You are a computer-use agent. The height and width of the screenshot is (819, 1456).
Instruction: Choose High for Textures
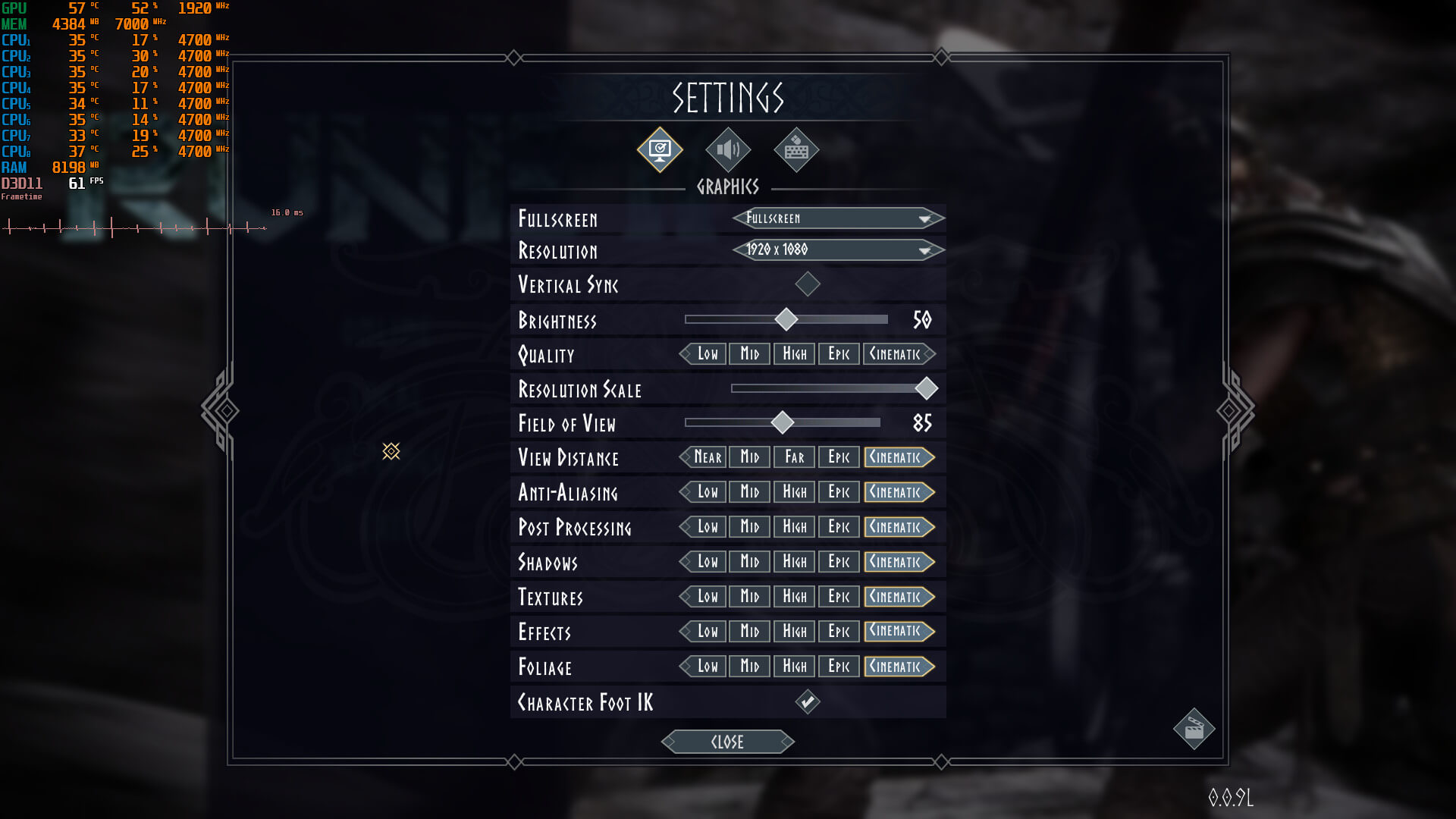[x=795, y=597]
